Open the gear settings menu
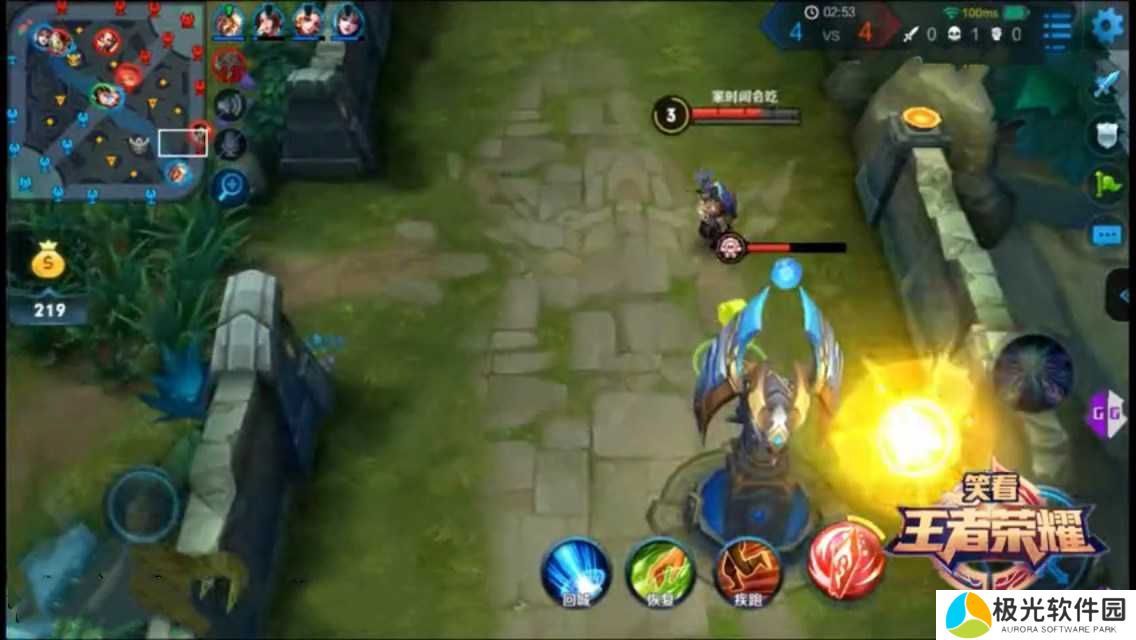The height and width of the screenshot is (640, 1136). point(1108,26)
